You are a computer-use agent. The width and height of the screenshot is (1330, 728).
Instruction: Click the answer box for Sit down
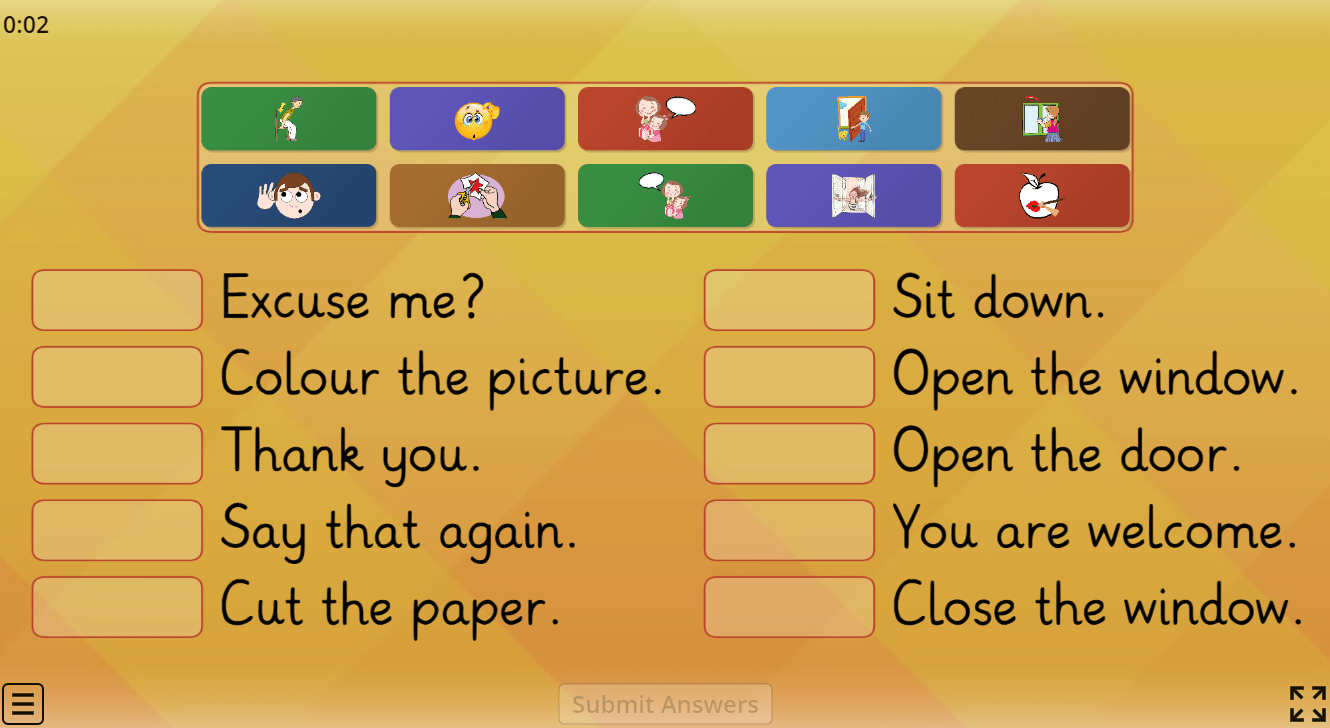789,300
